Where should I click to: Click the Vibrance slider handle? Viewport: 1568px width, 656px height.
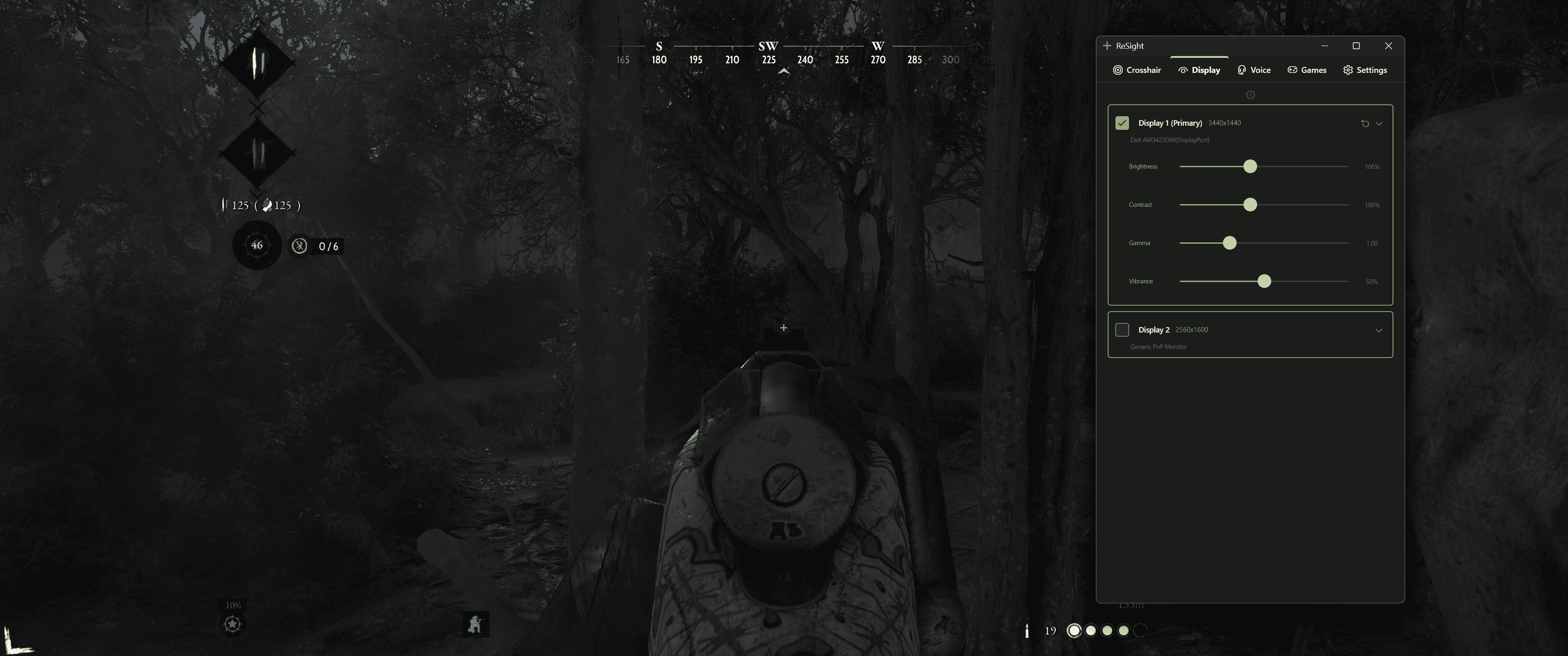(x=1264, y=281)
